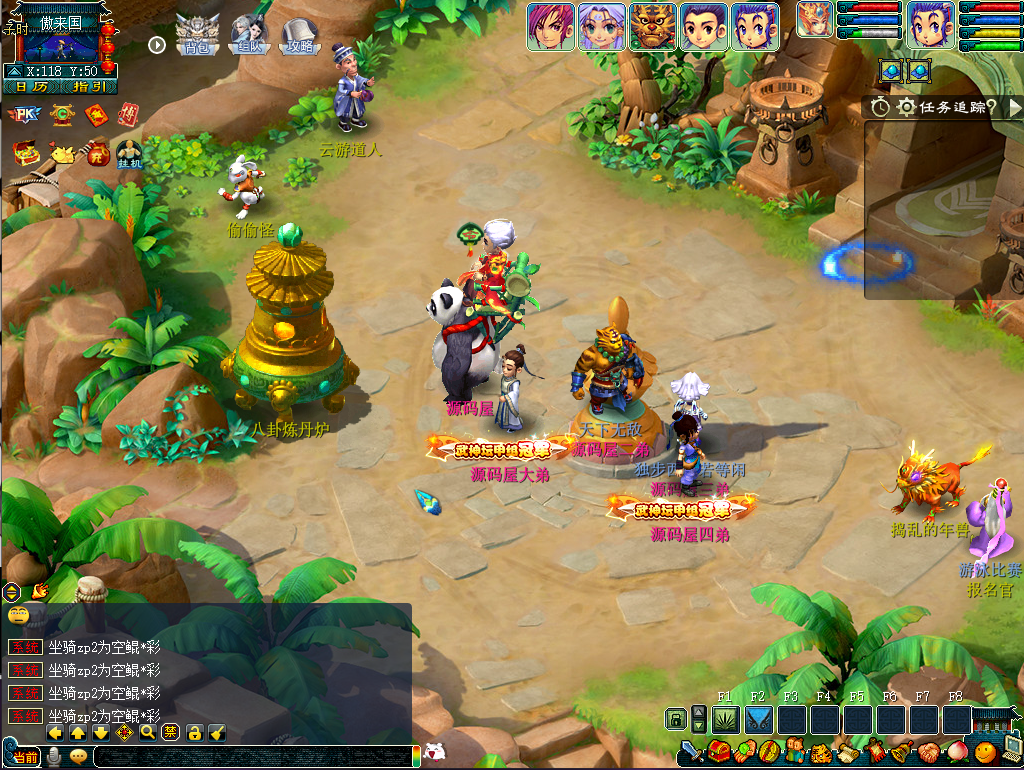Open the 背包 backpack button
This screenshot has height=770, width=1024.
point(198,35)
